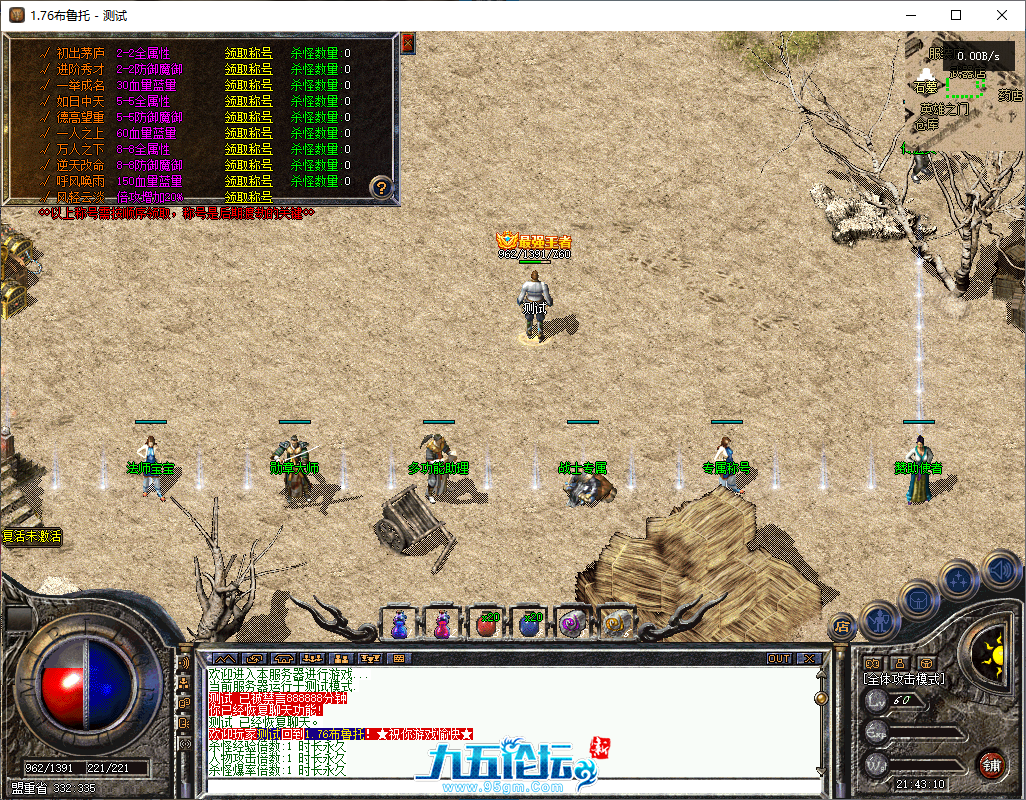Viewport: 1026px width, 800px height.
Task: Open the red 铺 stall button
Action: (x=991, y=764)
